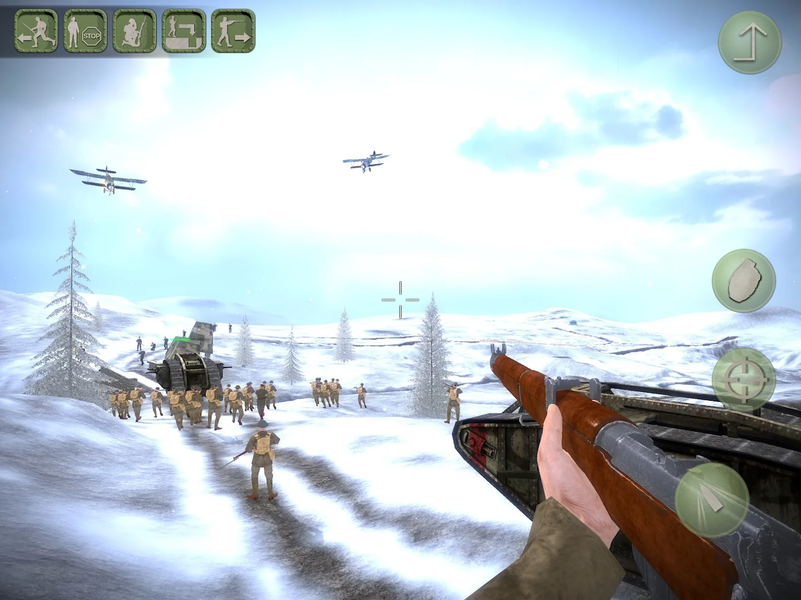Viewport: 801px width, 600px height.
Task: Fire the rifle with the bullet button
Action: [711, 500]
